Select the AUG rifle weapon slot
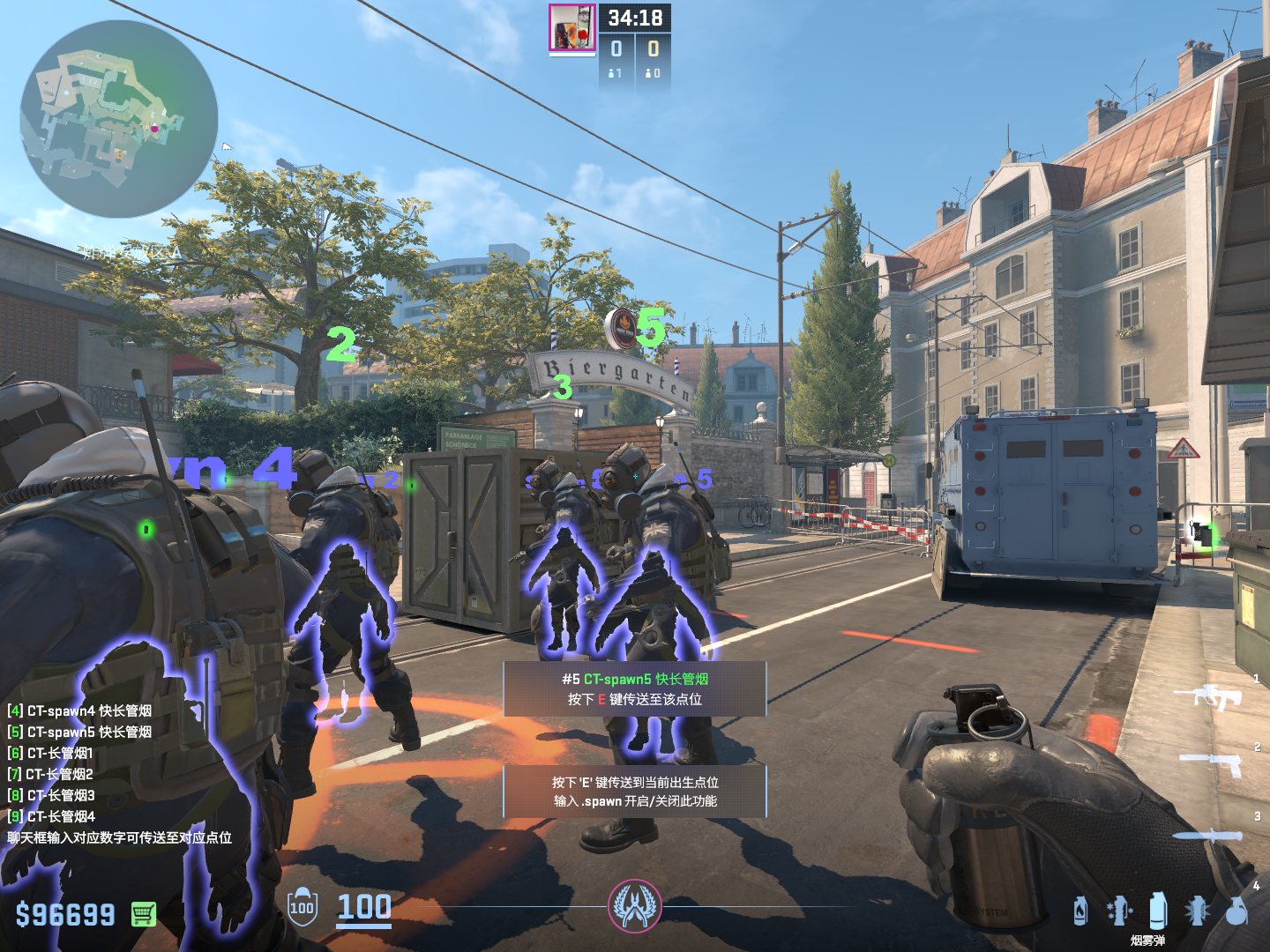The image size is (1270, 952). click(x=1209, y=697)
